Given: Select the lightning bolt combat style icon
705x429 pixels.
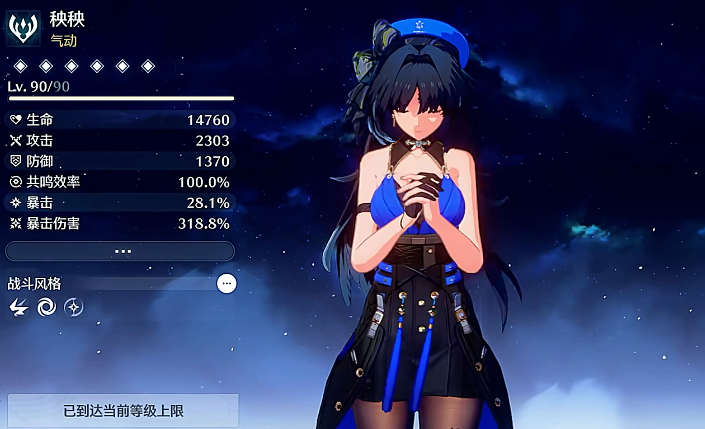Looking at the screenshot, I should coord(18,308).
